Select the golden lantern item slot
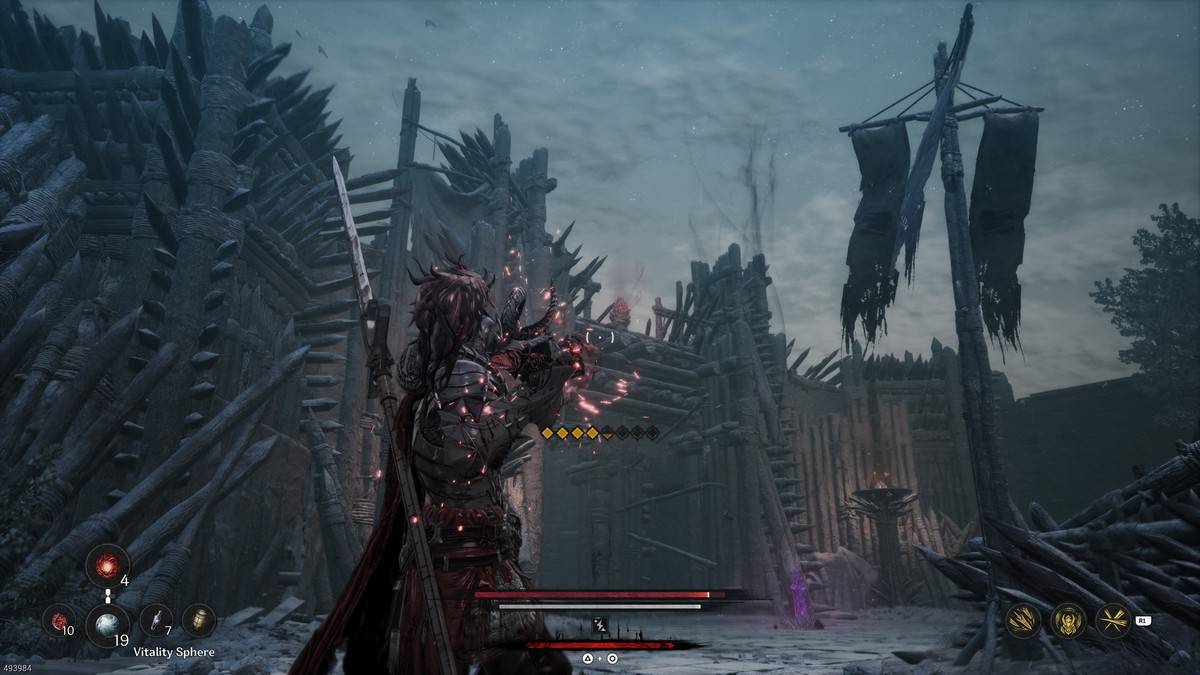Screen dimensions: 1200x675 (x=199, y=621)
